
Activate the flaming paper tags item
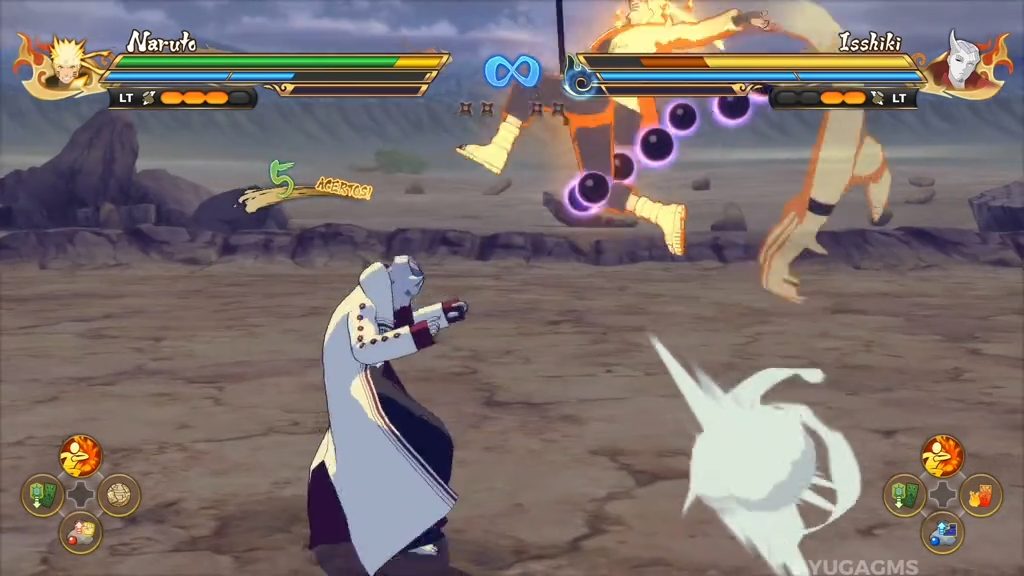tap(981, 495)
